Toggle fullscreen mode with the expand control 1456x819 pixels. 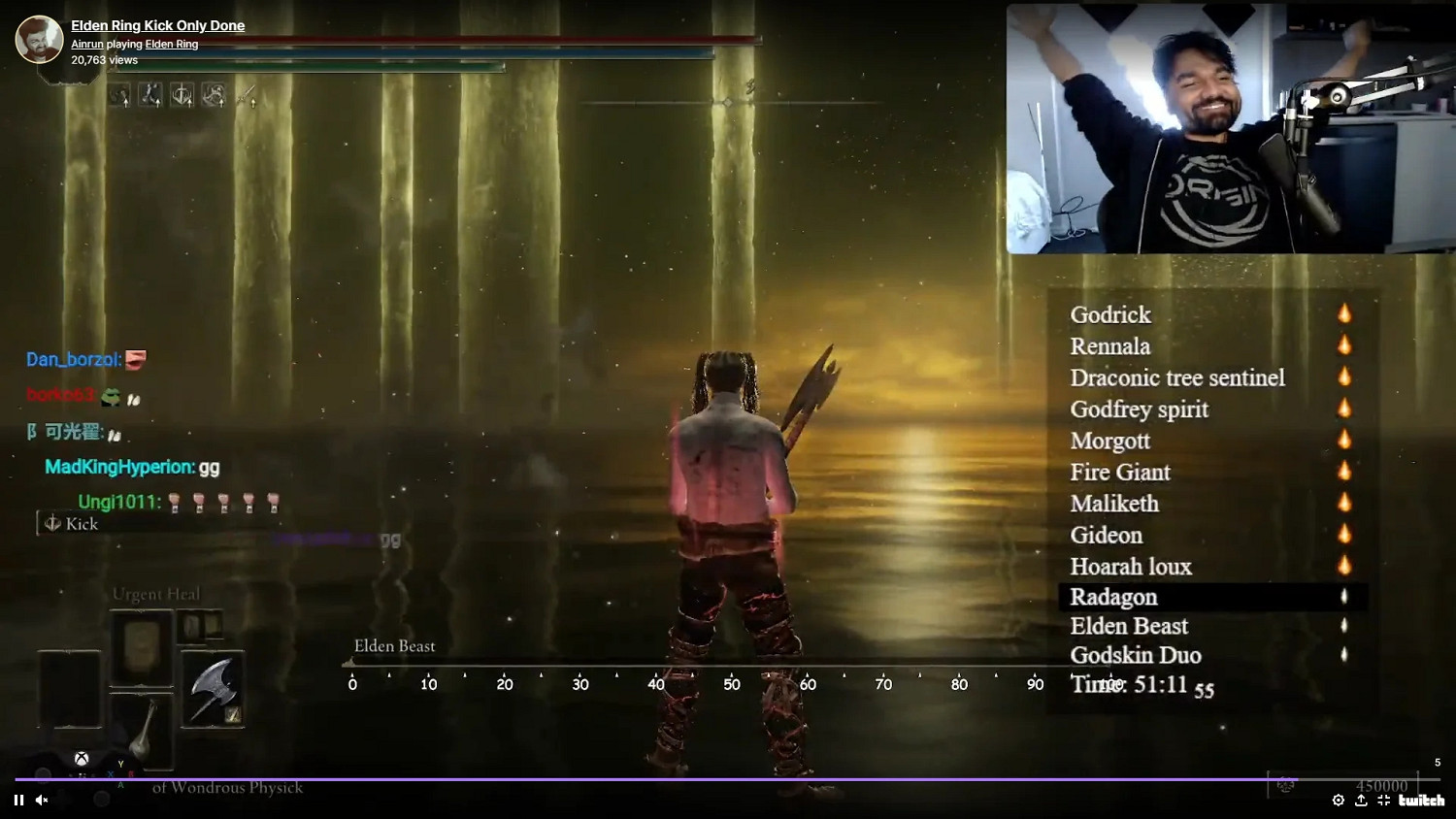(1383, 801)
